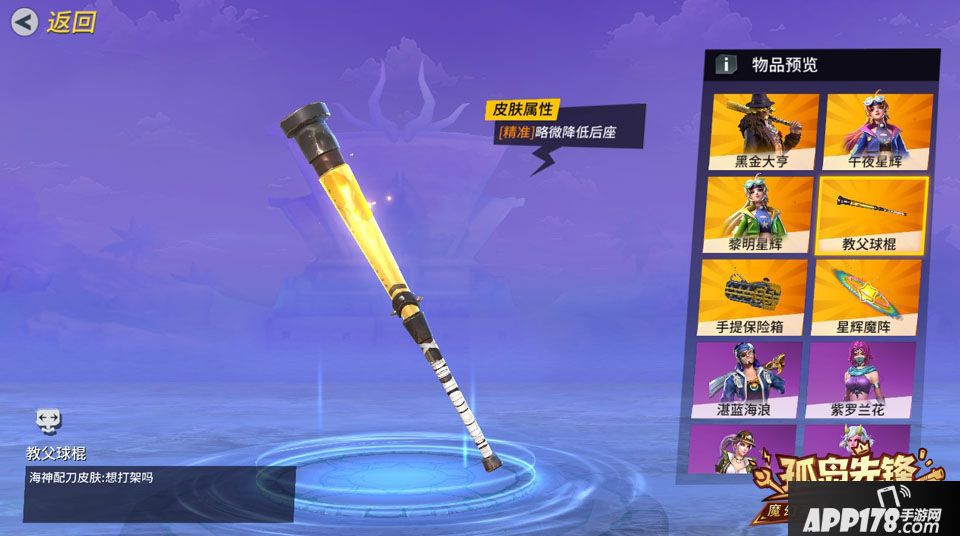Select the 教父球棍 bat item

[x=873, y=214]
